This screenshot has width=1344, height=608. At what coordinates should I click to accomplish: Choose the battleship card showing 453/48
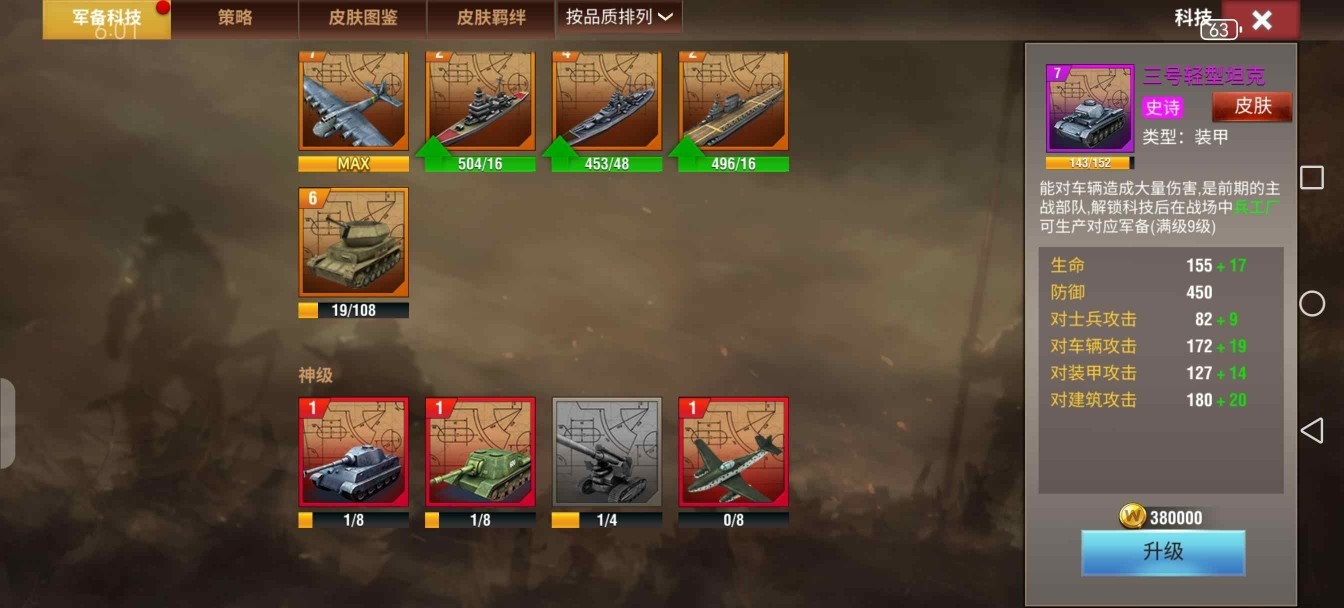(608, 102)
